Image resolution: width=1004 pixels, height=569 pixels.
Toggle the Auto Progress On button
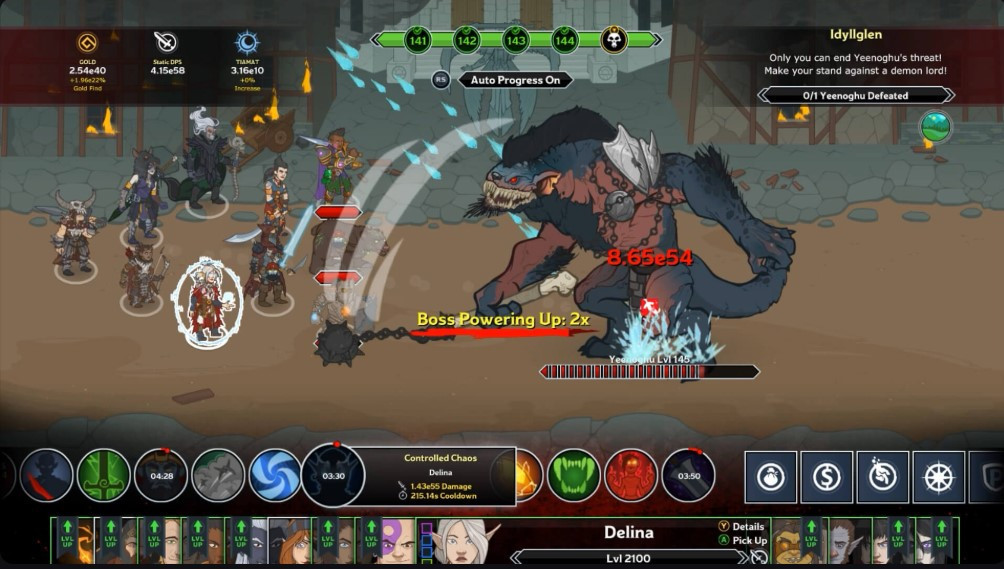tap(515, 80)
